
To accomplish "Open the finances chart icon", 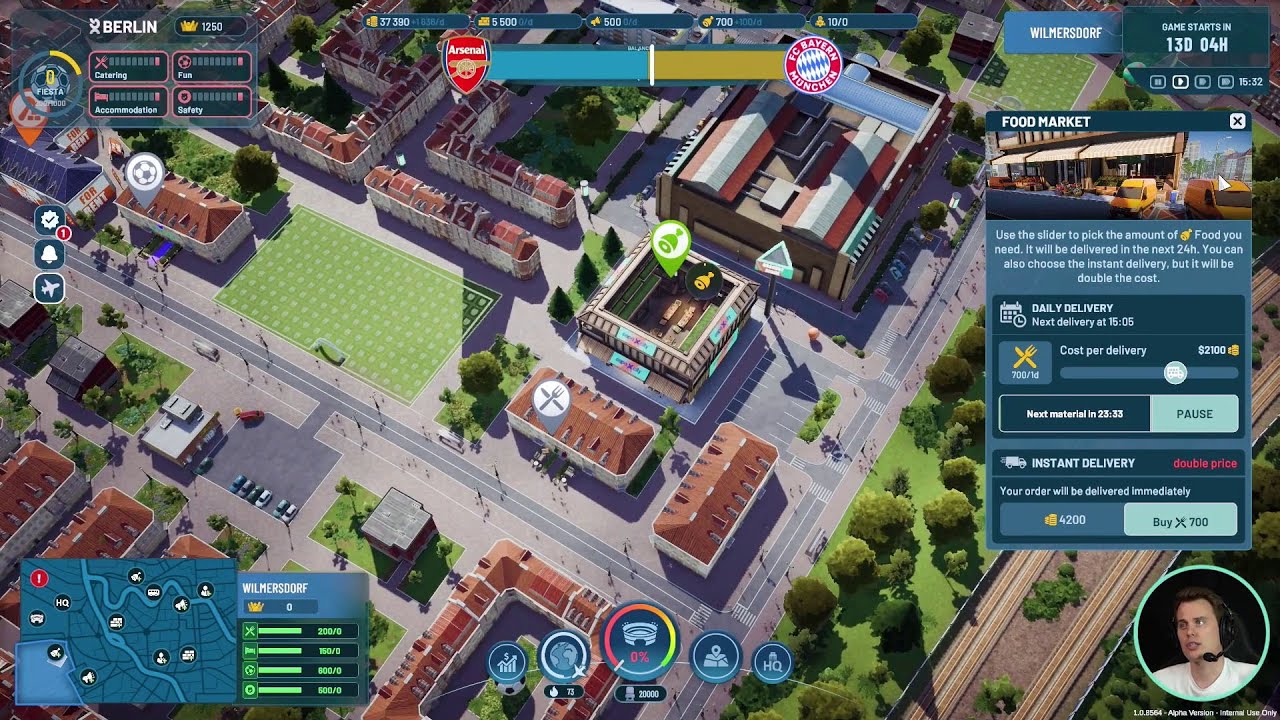I will coord(507,661).
